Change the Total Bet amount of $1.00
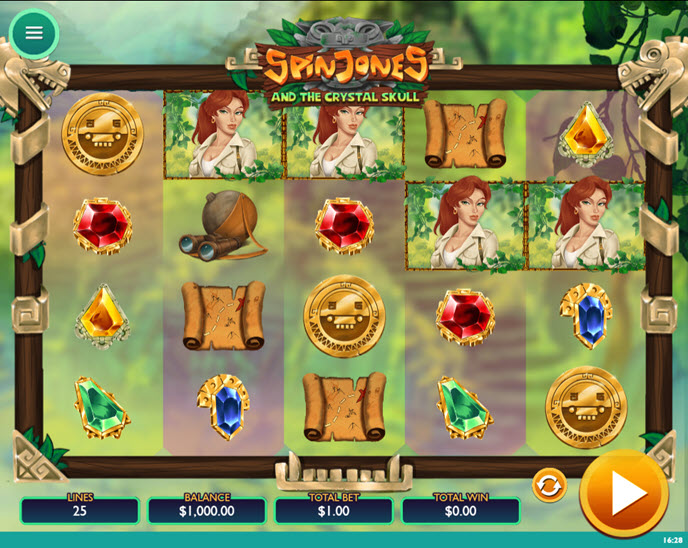 334,510
